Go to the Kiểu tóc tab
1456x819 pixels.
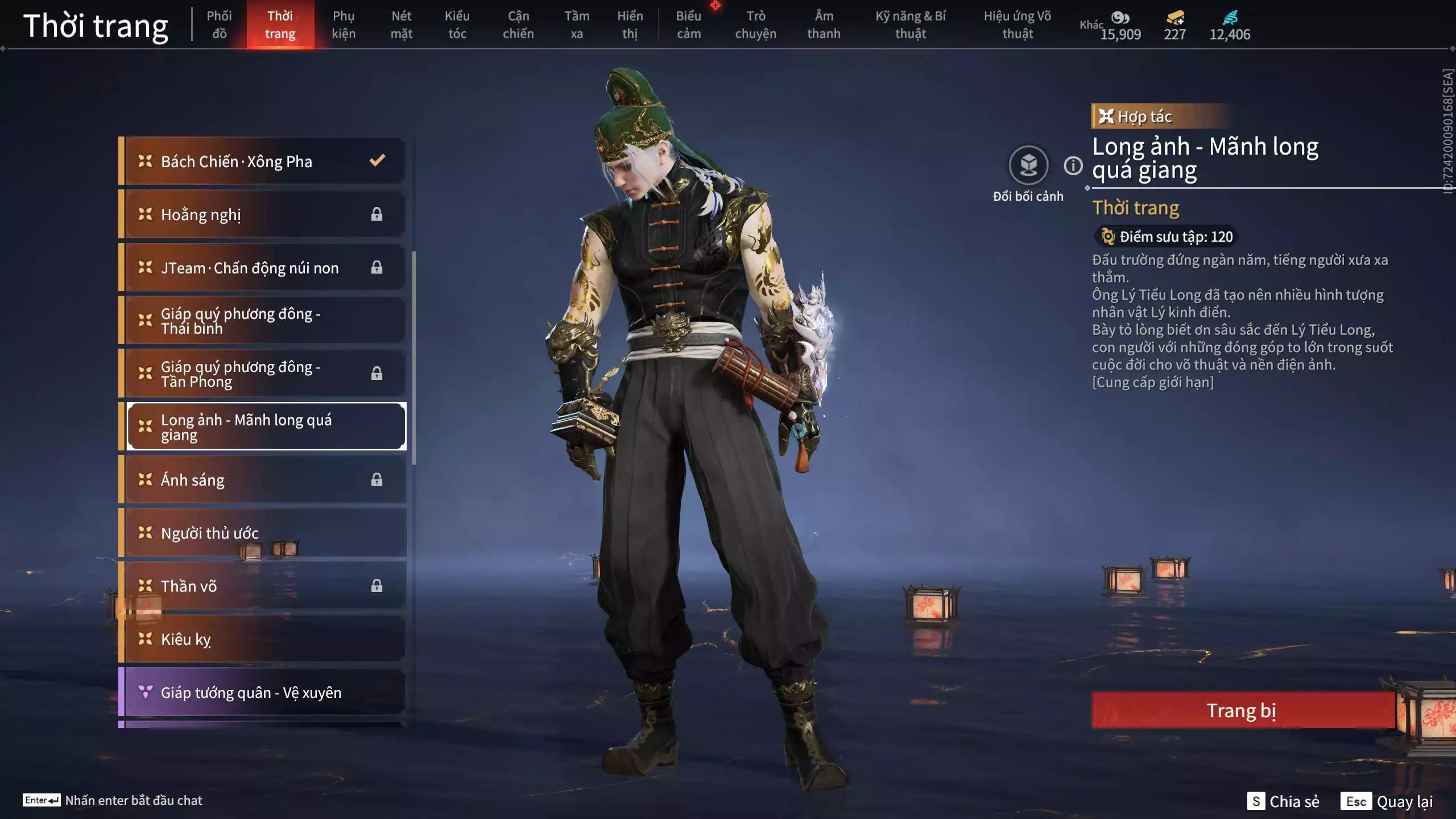click(x=457, y=25)
